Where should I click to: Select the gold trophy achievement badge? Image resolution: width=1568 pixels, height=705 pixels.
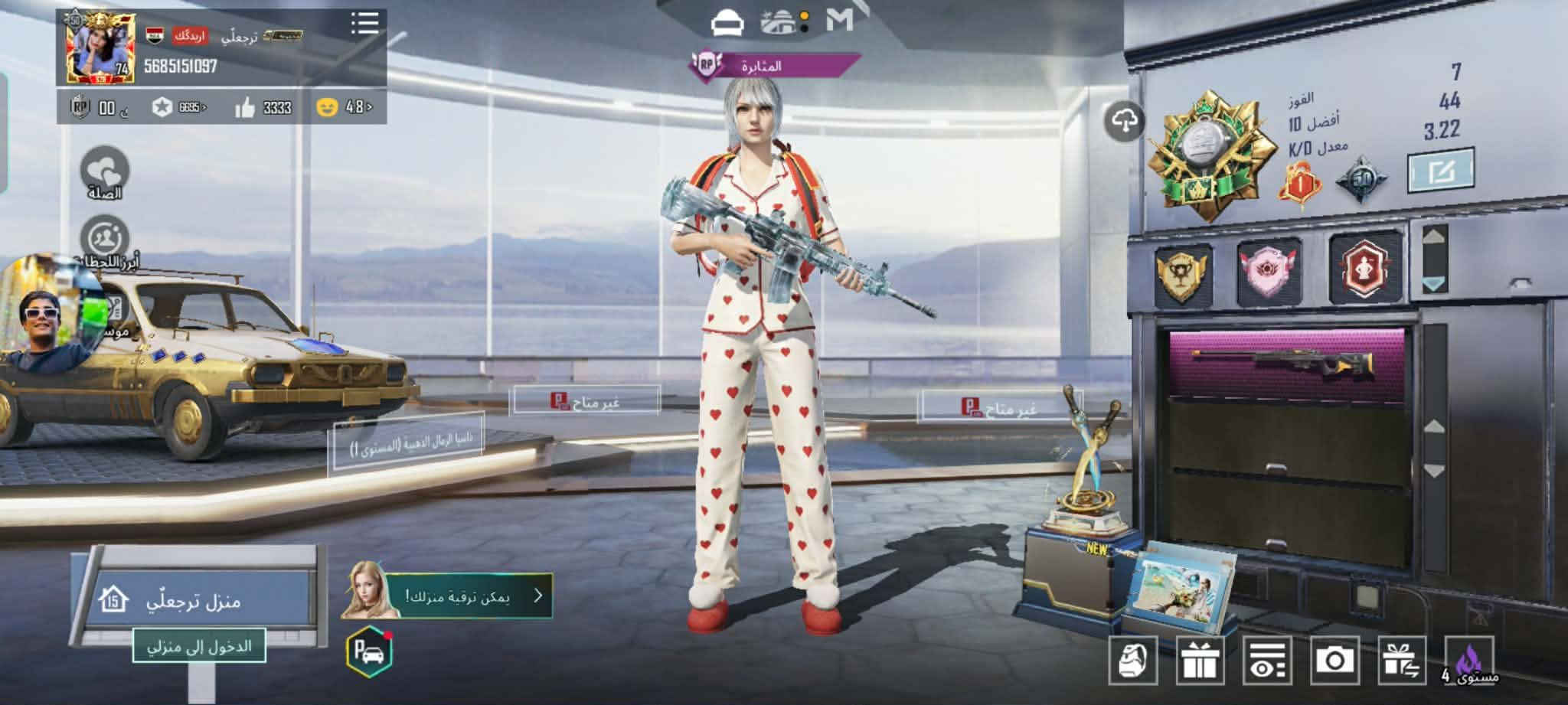(1182, 273)
